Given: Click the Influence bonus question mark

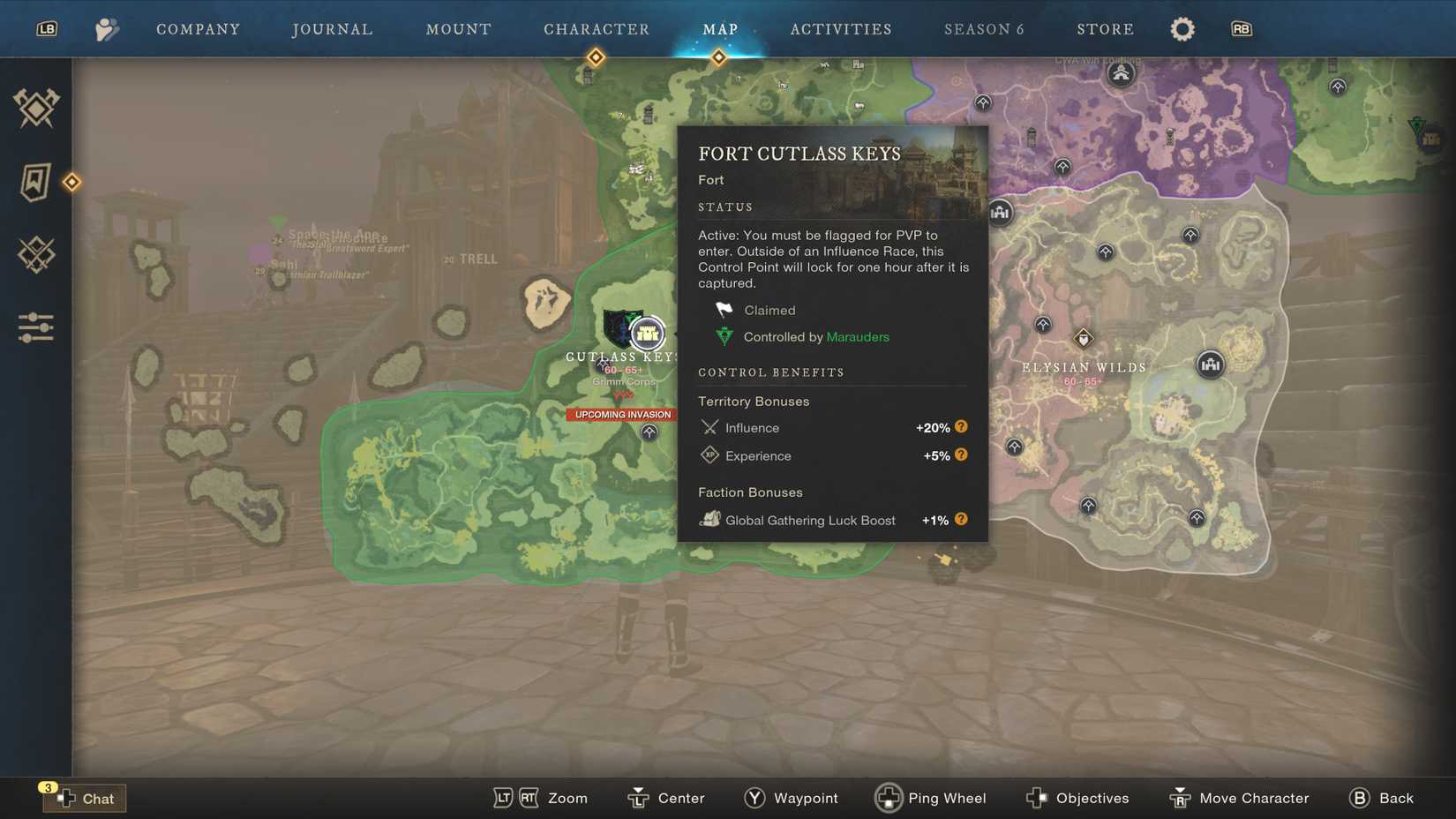Looking at the screenshot, I should click(x=961, y=426).
